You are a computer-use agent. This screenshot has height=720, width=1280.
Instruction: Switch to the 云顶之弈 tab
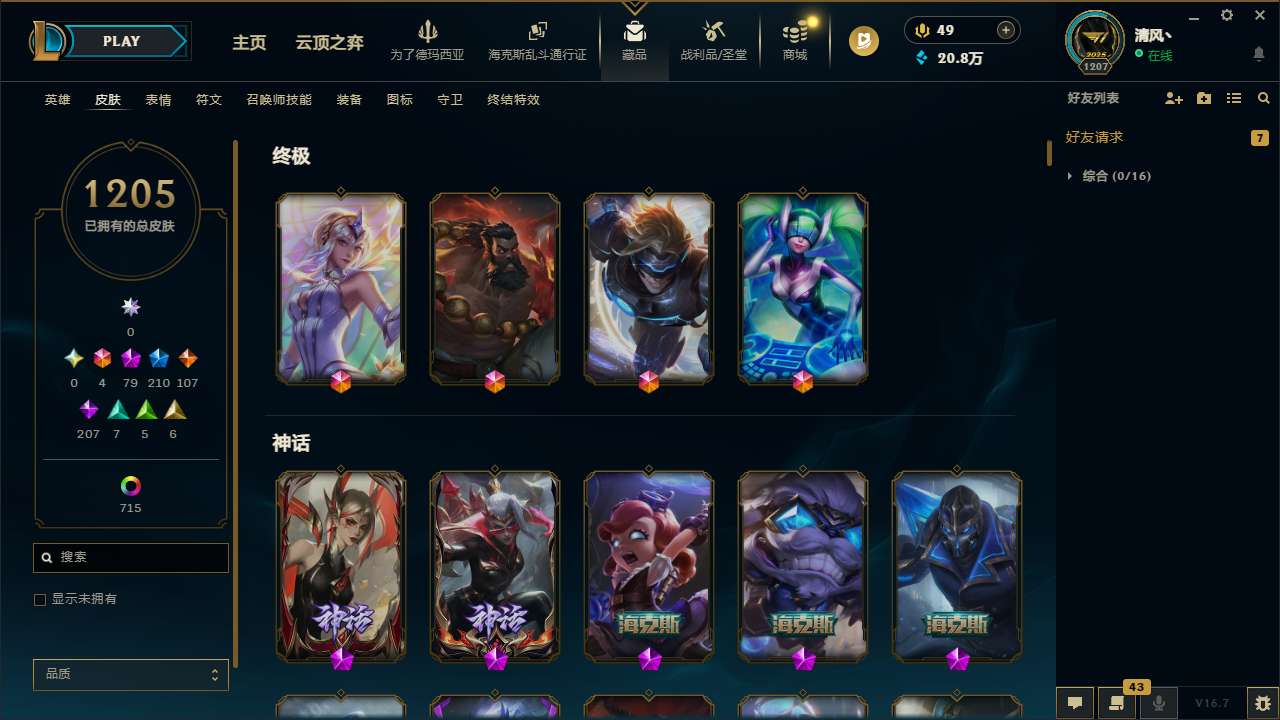(x=329, y=43)
